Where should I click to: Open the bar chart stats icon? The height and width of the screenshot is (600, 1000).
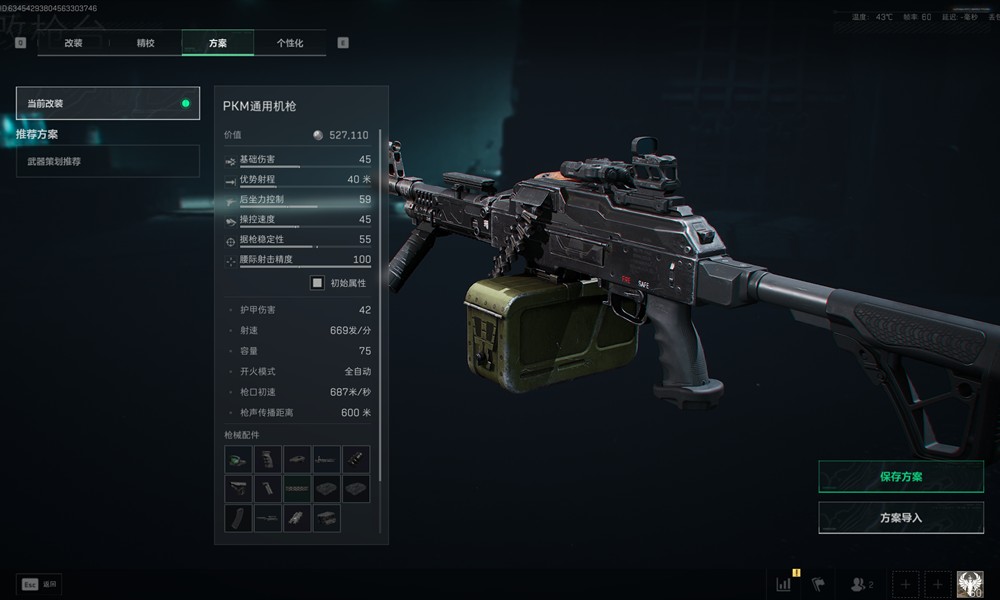pos(784,584)
